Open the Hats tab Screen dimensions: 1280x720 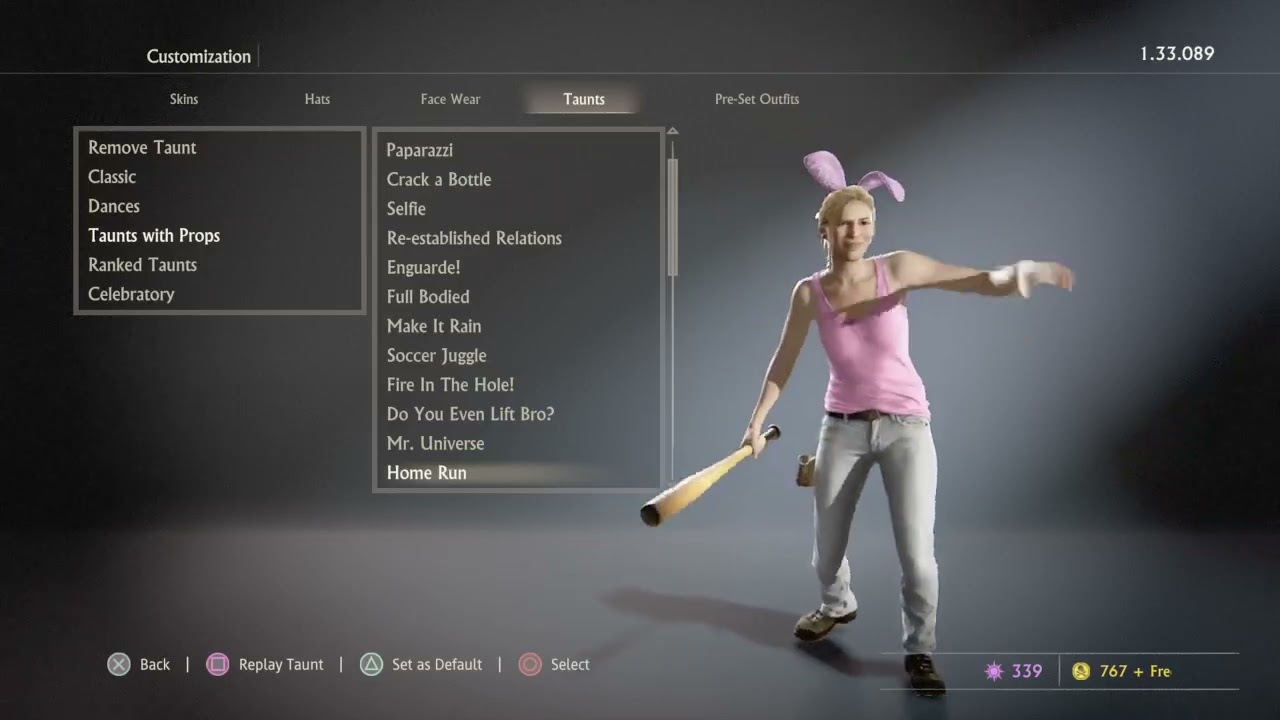coord(317,99)
